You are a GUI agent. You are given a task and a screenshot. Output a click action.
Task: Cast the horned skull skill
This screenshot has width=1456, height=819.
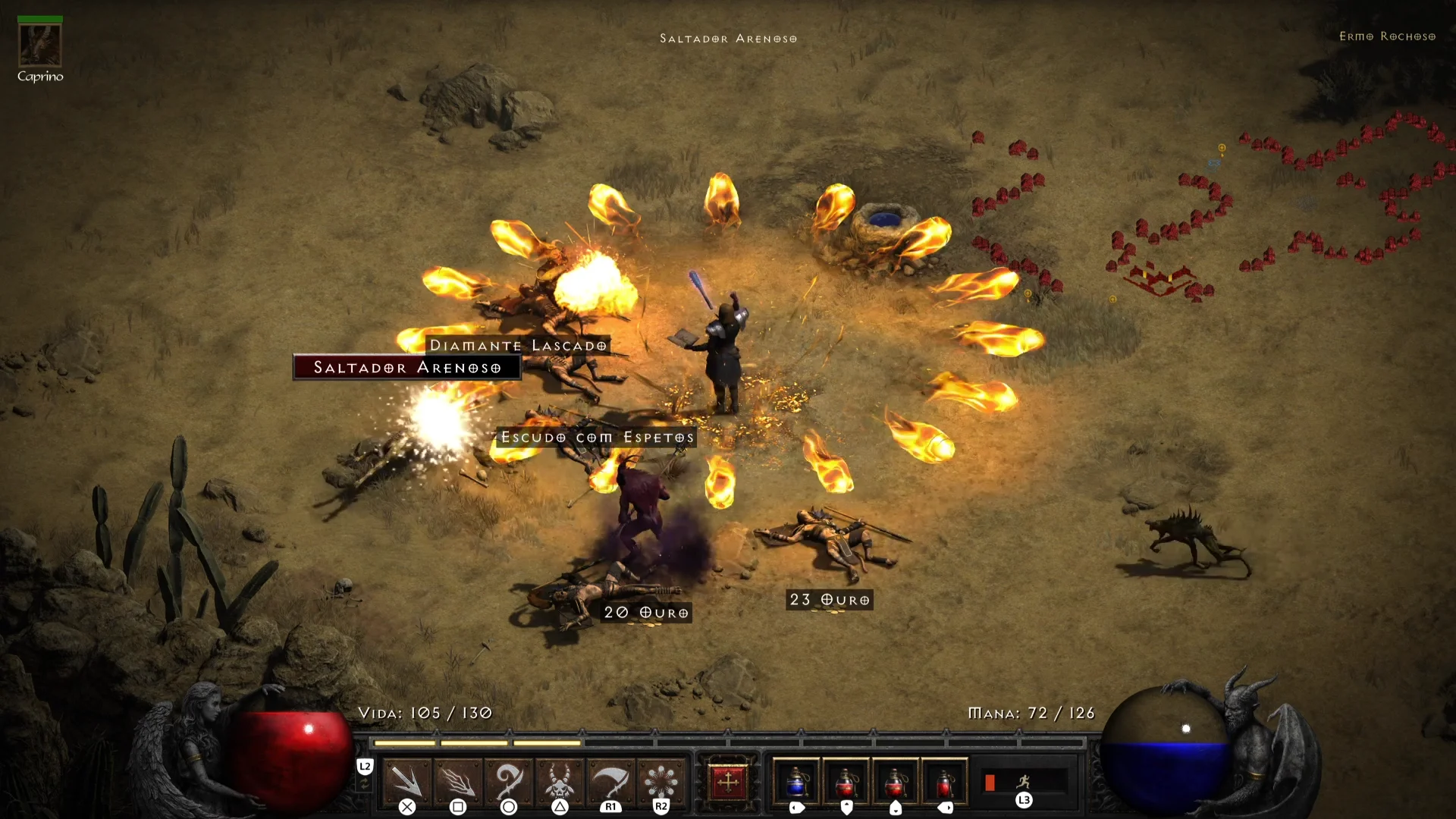(x=560, y=781)
